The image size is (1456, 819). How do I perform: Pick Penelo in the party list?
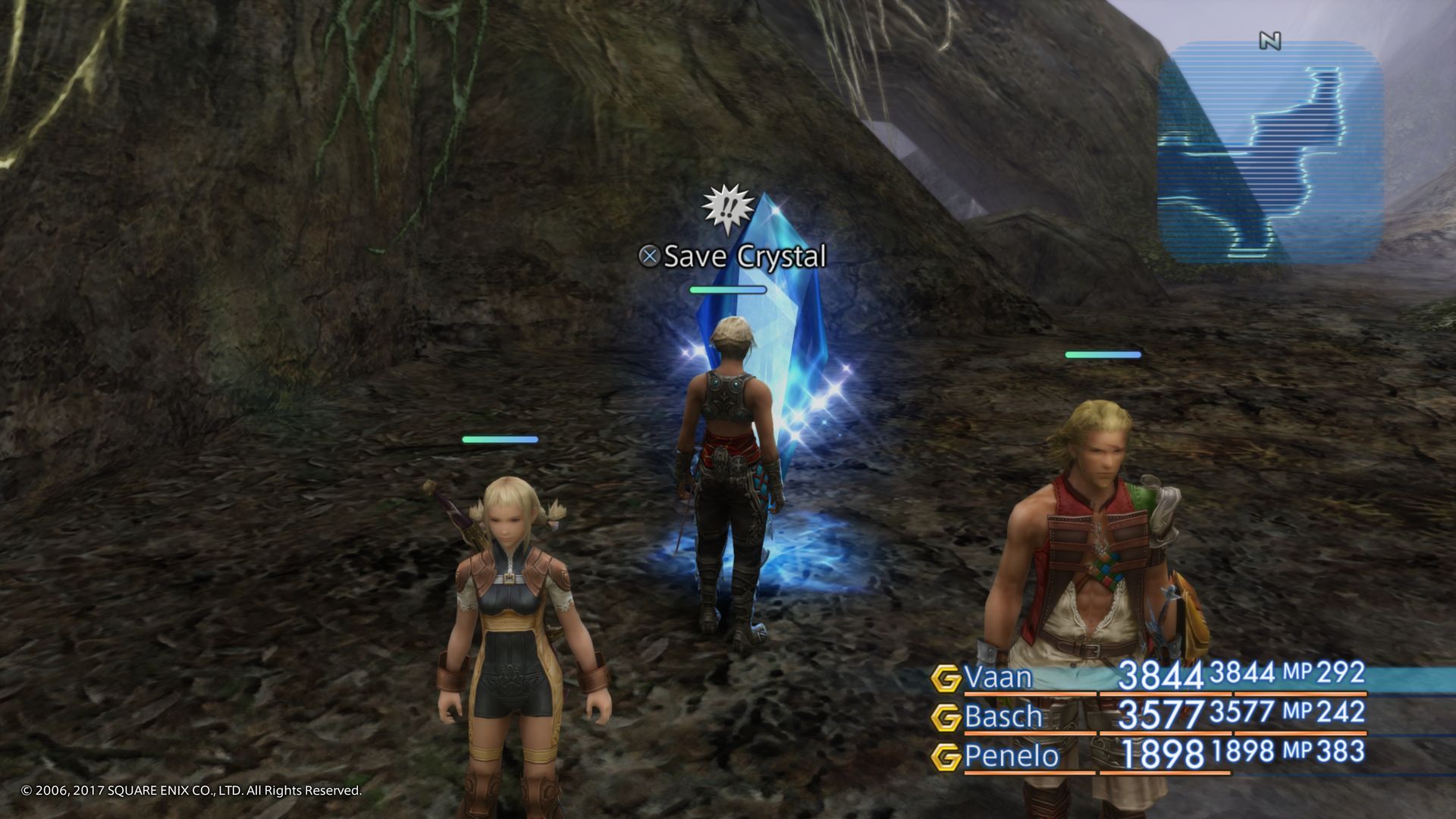pyautogui.click(x=1011, y=756)
